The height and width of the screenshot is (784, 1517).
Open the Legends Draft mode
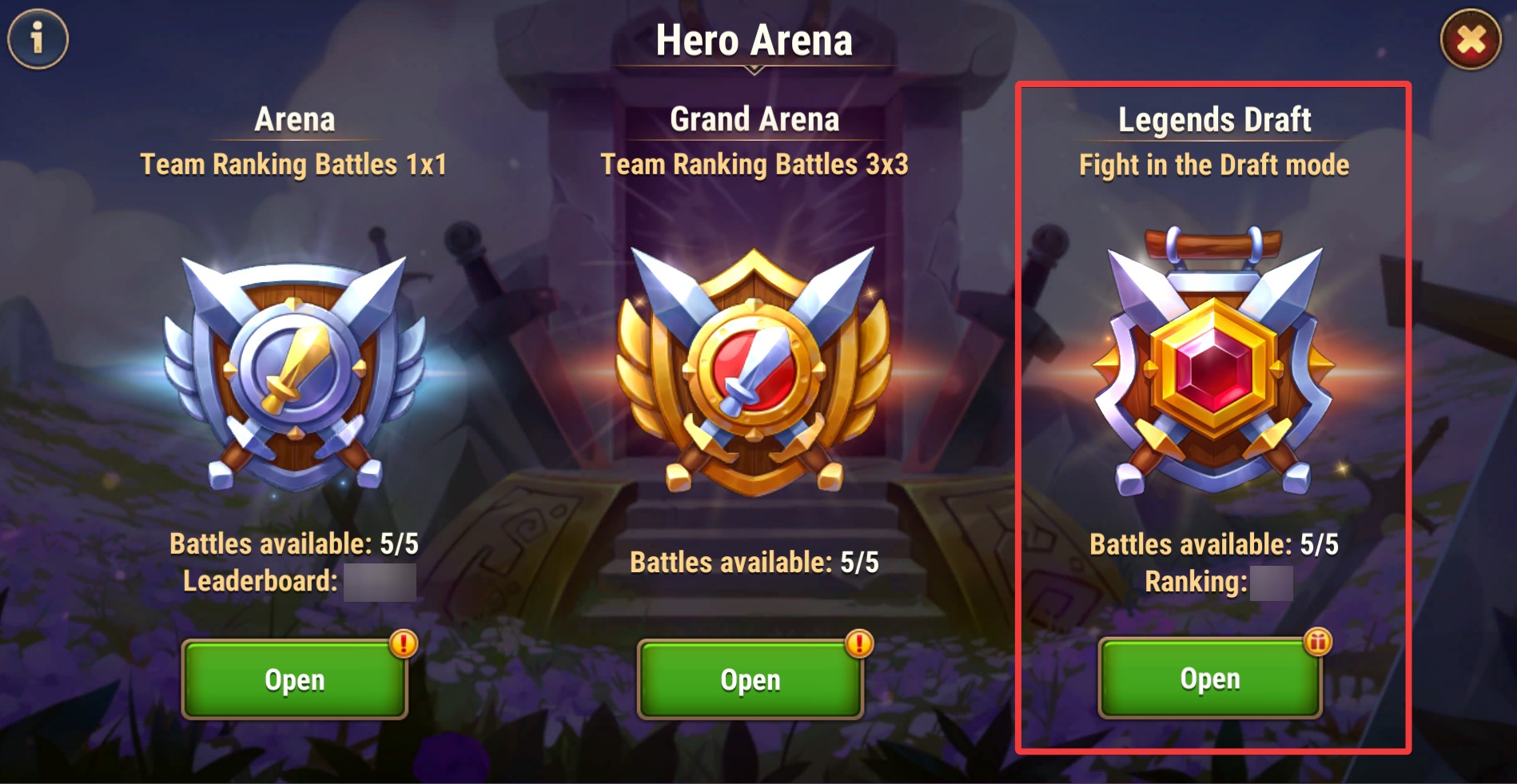coord(1209,678)
